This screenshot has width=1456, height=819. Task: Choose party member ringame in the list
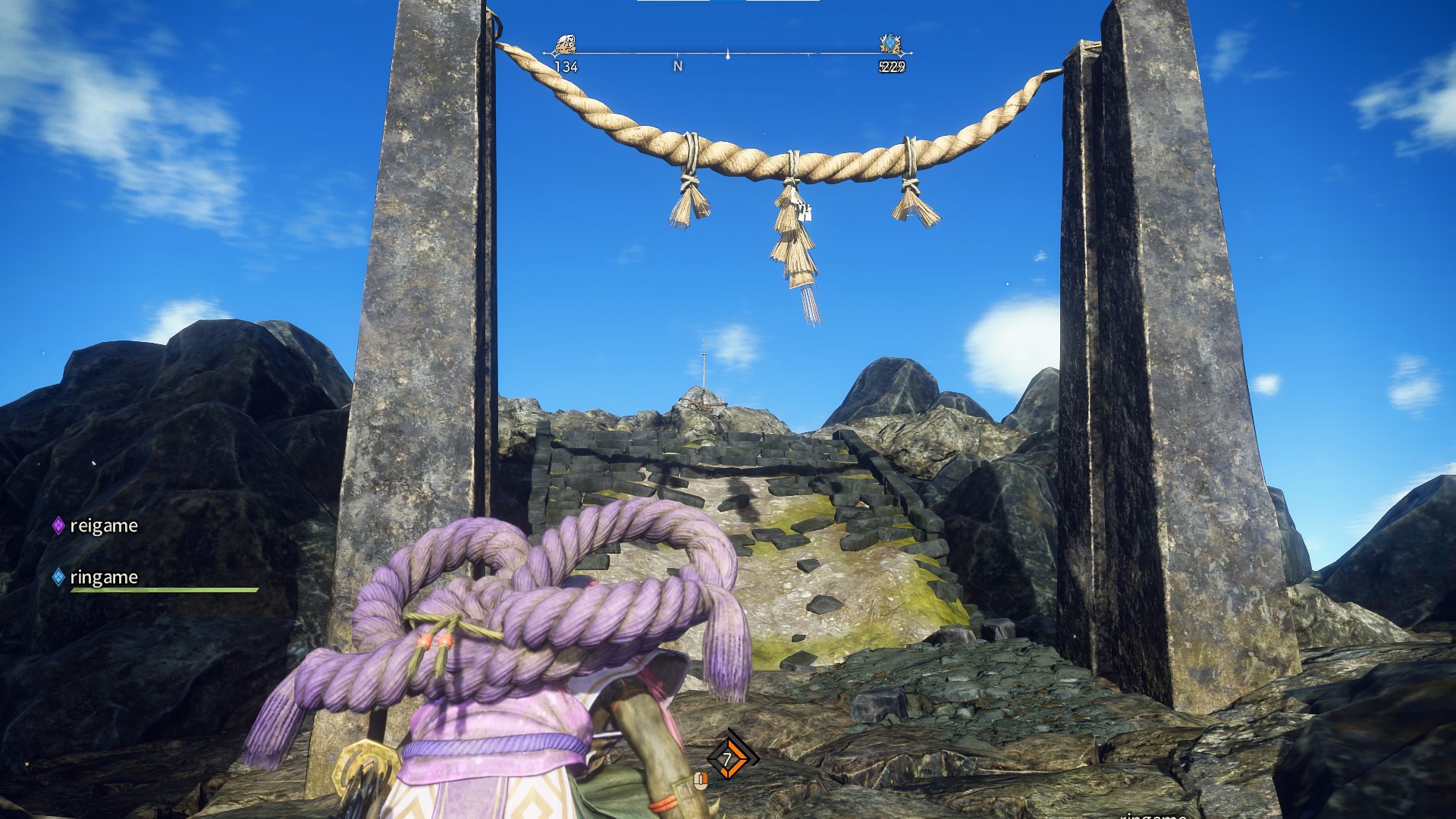(103, 577)
